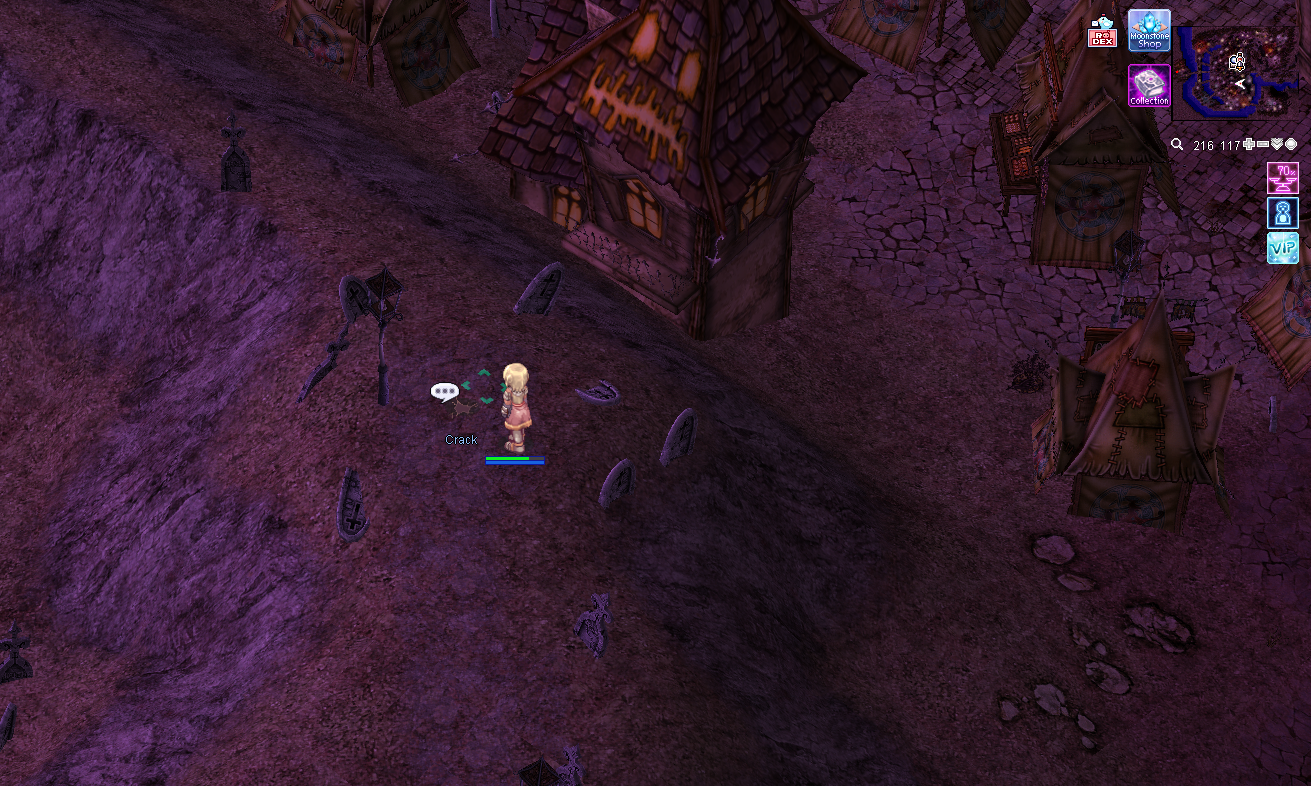Open the VIP status icon

(x=1282, y=248)
